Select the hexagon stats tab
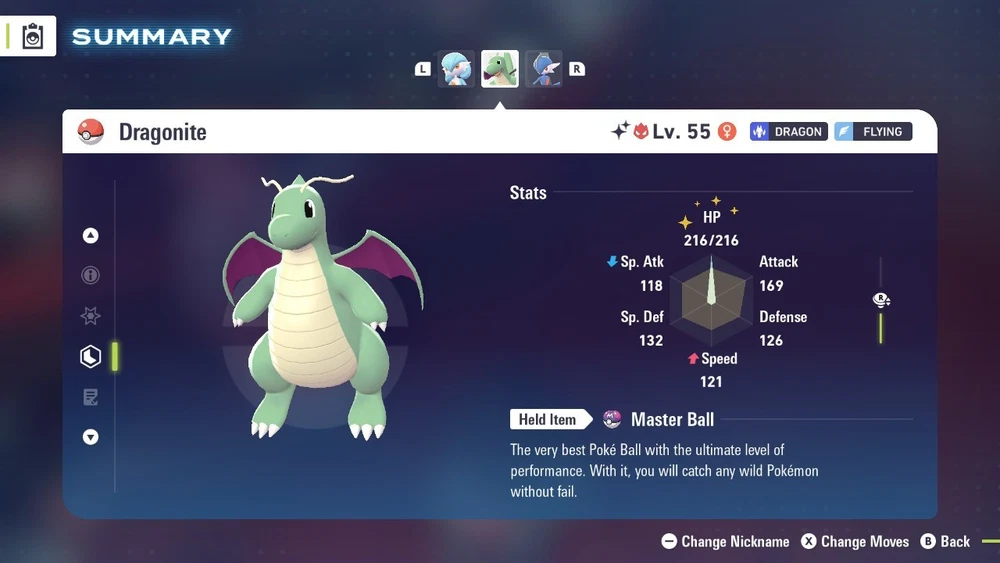The image size is (1000, 563). tap(91, 357)
